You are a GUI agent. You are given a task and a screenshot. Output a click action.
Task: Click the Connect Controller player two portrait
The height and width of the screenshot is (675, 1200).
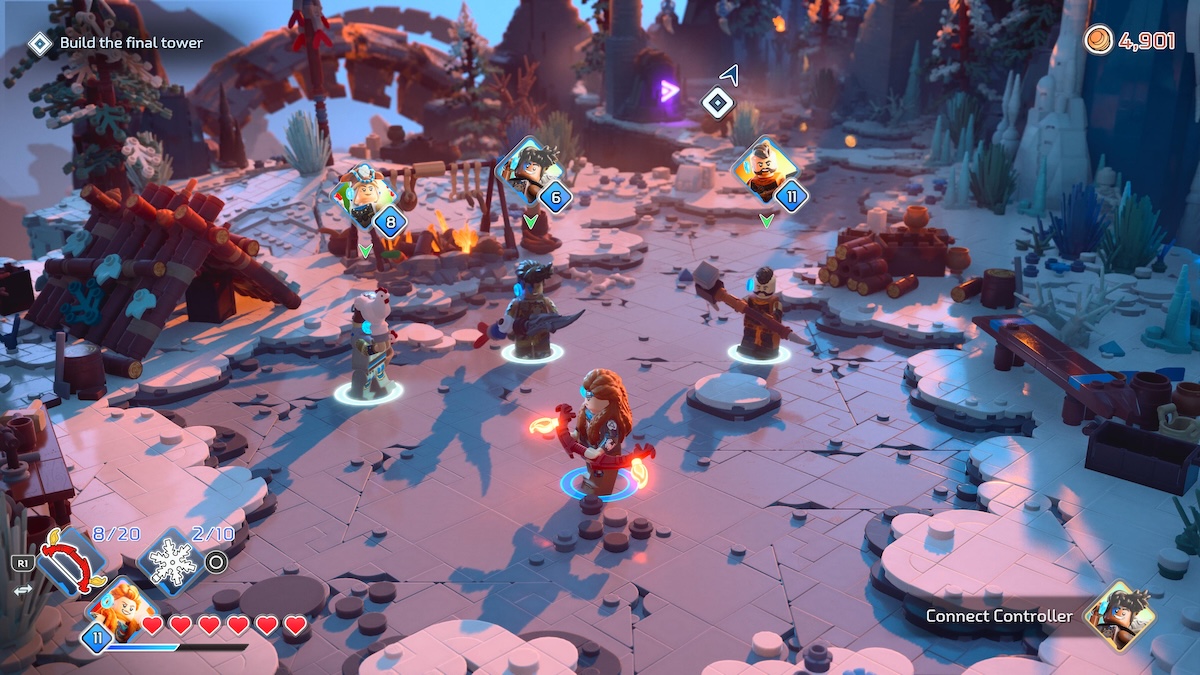(x=1119, y=614)
